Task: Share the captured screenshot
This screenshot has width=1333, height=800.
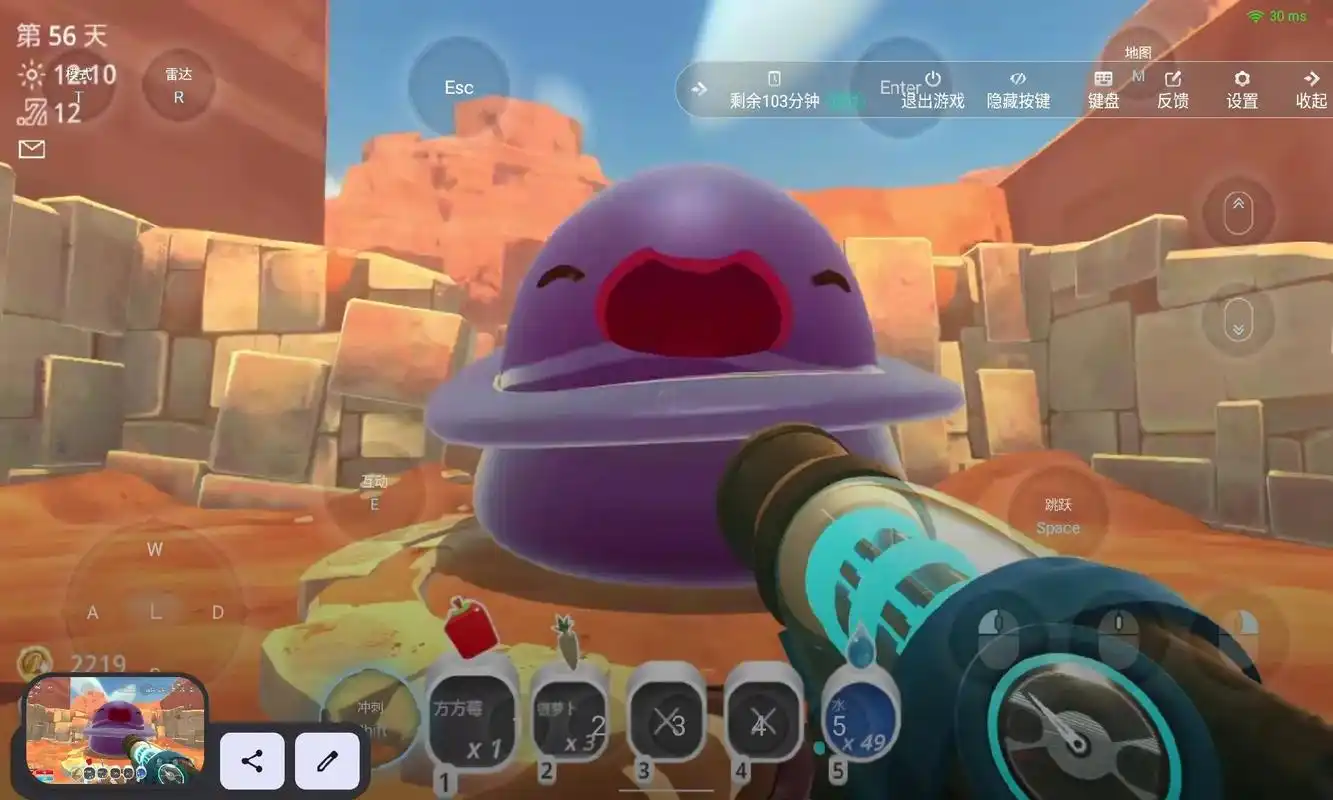Action: pos(252,761)
